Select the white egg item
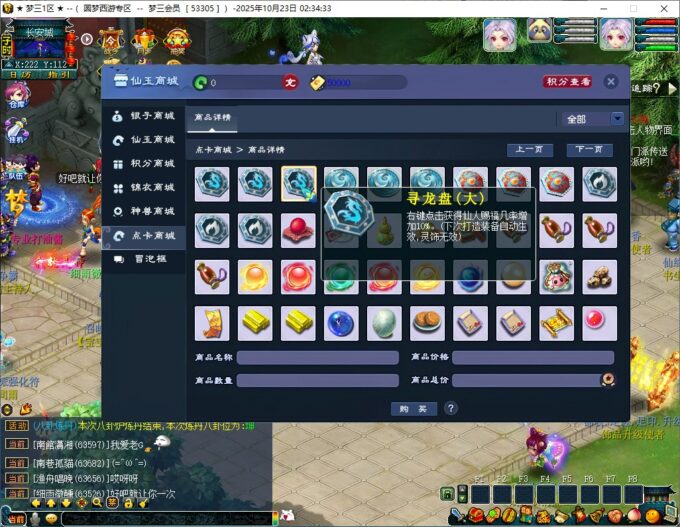This screenshot has height=527, width=680. (384, 322)
